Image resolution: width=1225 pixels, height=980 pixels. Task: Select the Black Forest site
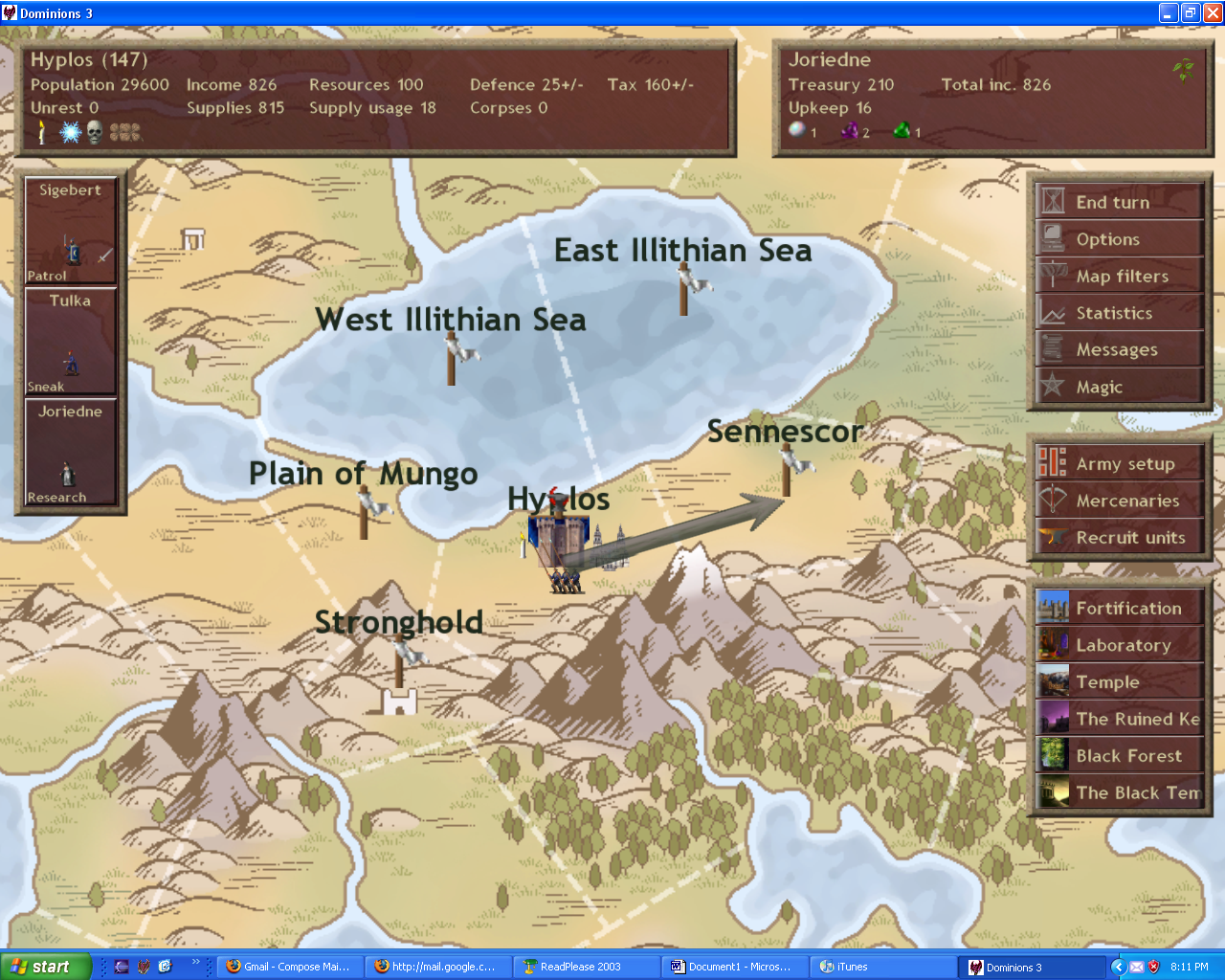(1118, 756)
